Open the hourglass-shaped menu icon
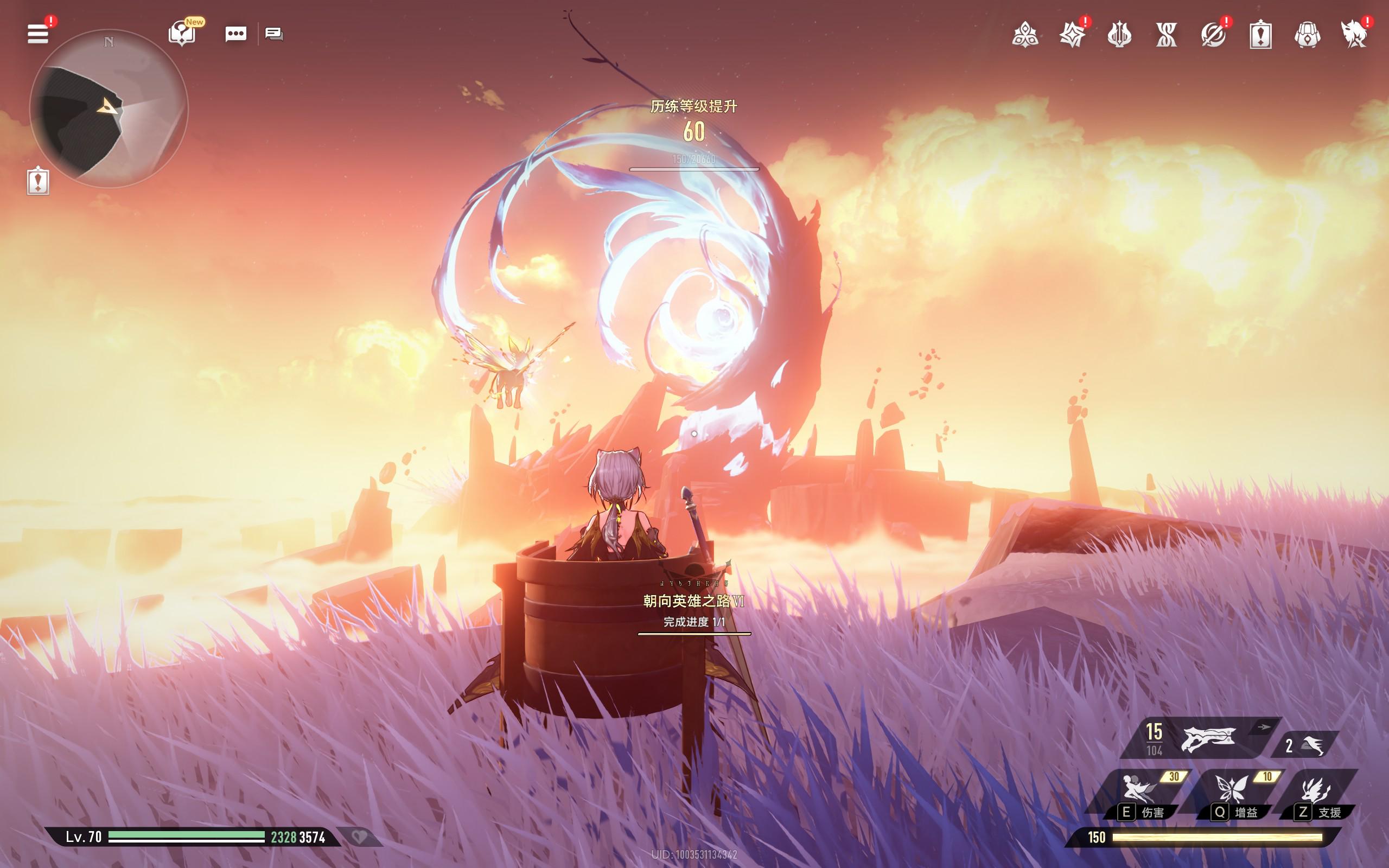 click(1167, 35)
